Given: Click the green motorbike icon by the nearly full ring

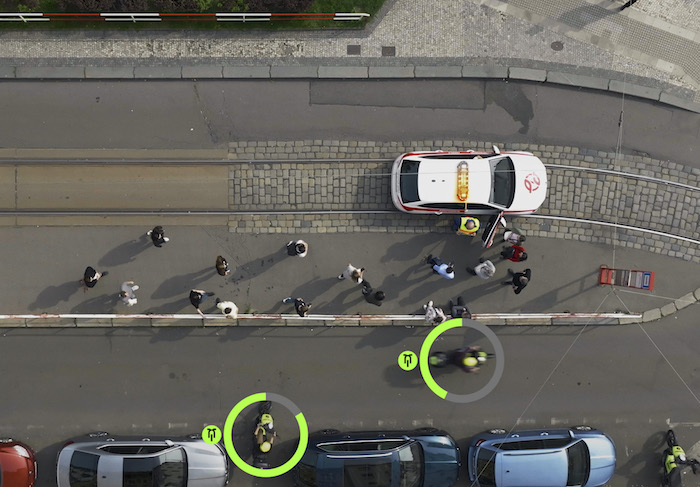Looking at the screenshot, I should point(211,434).
